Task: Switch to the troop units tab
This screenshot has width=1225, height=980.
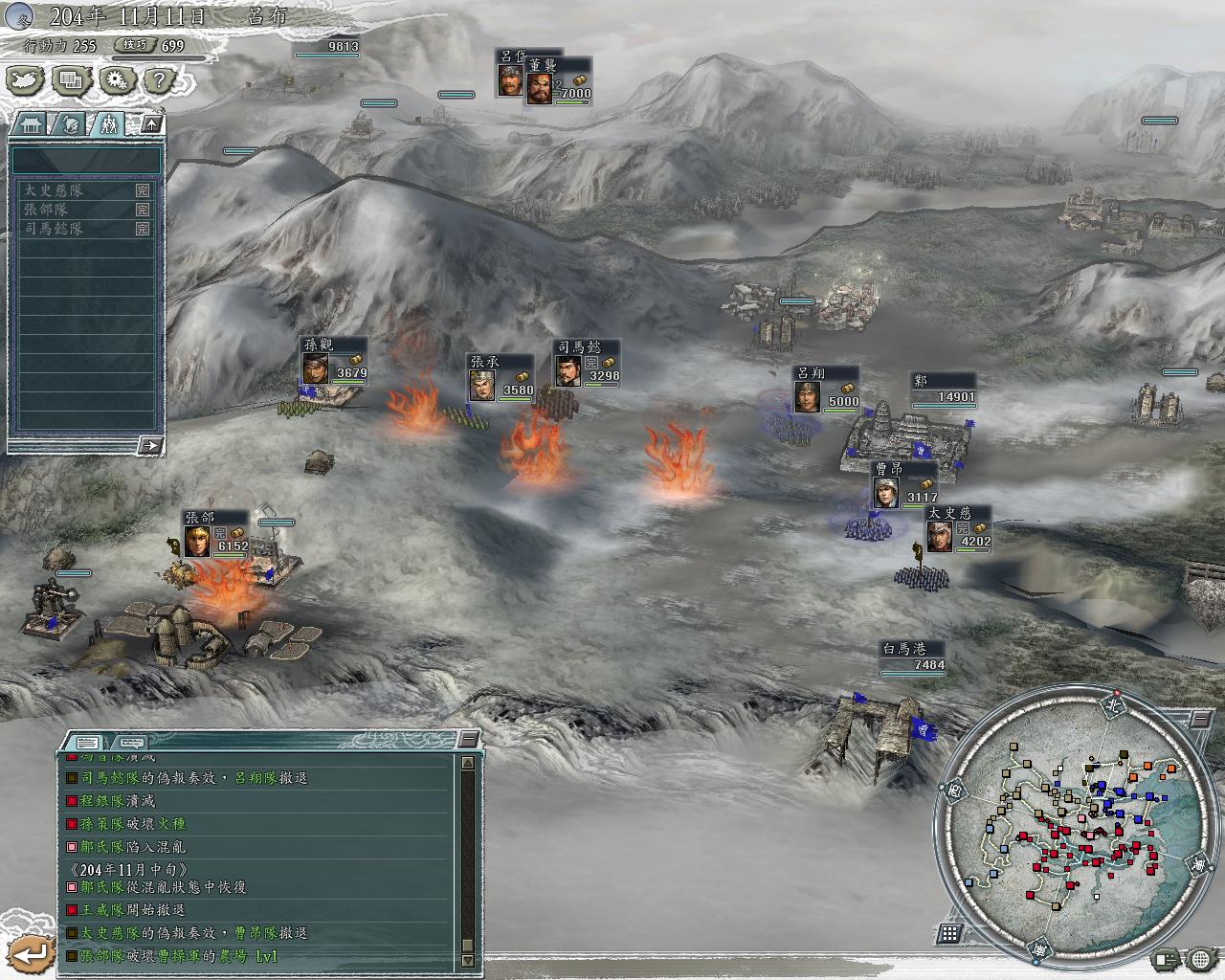Action: (108, 123)
